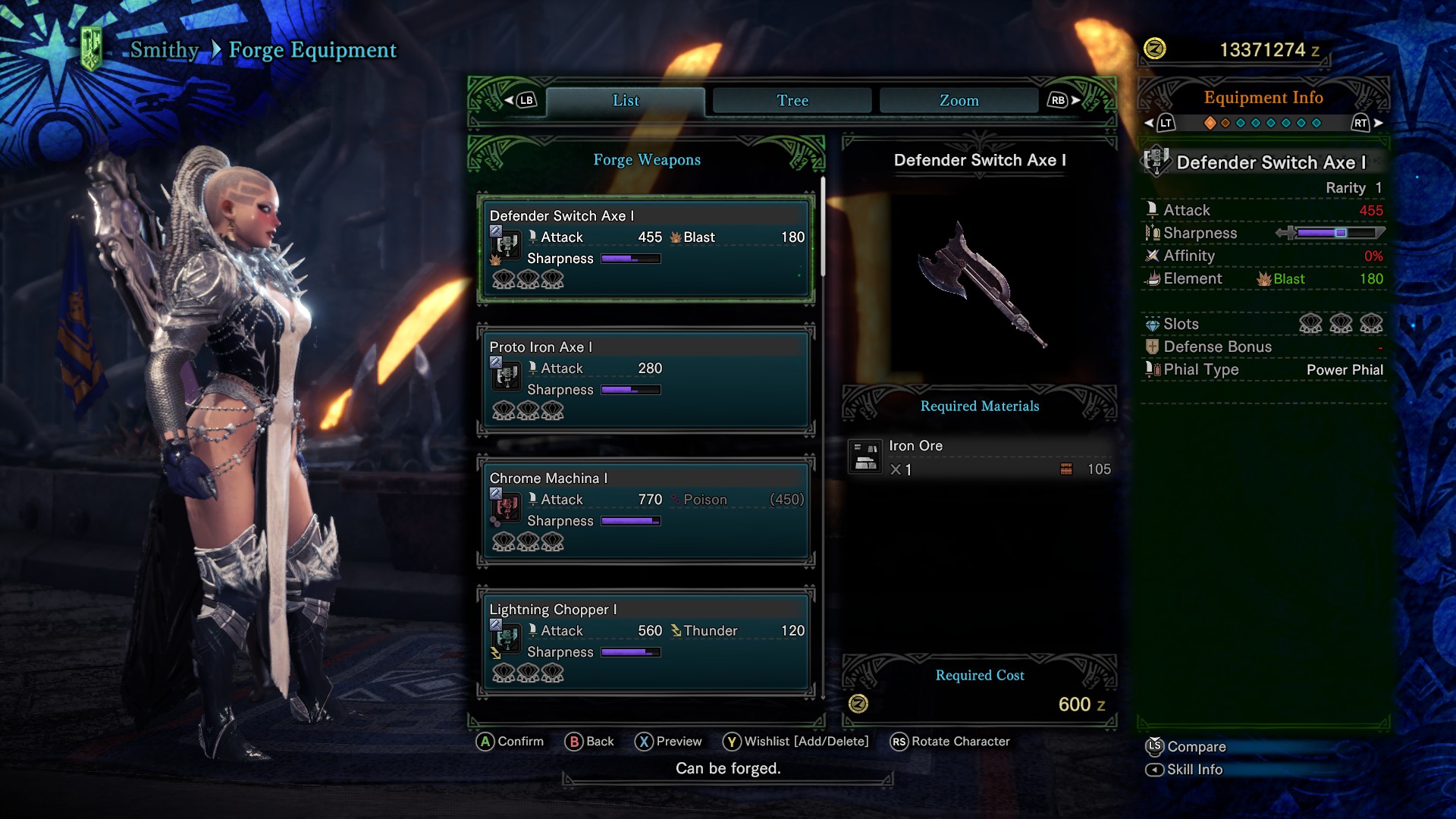Choose the Proto Iron Axe I weapon

coord(646,379)
